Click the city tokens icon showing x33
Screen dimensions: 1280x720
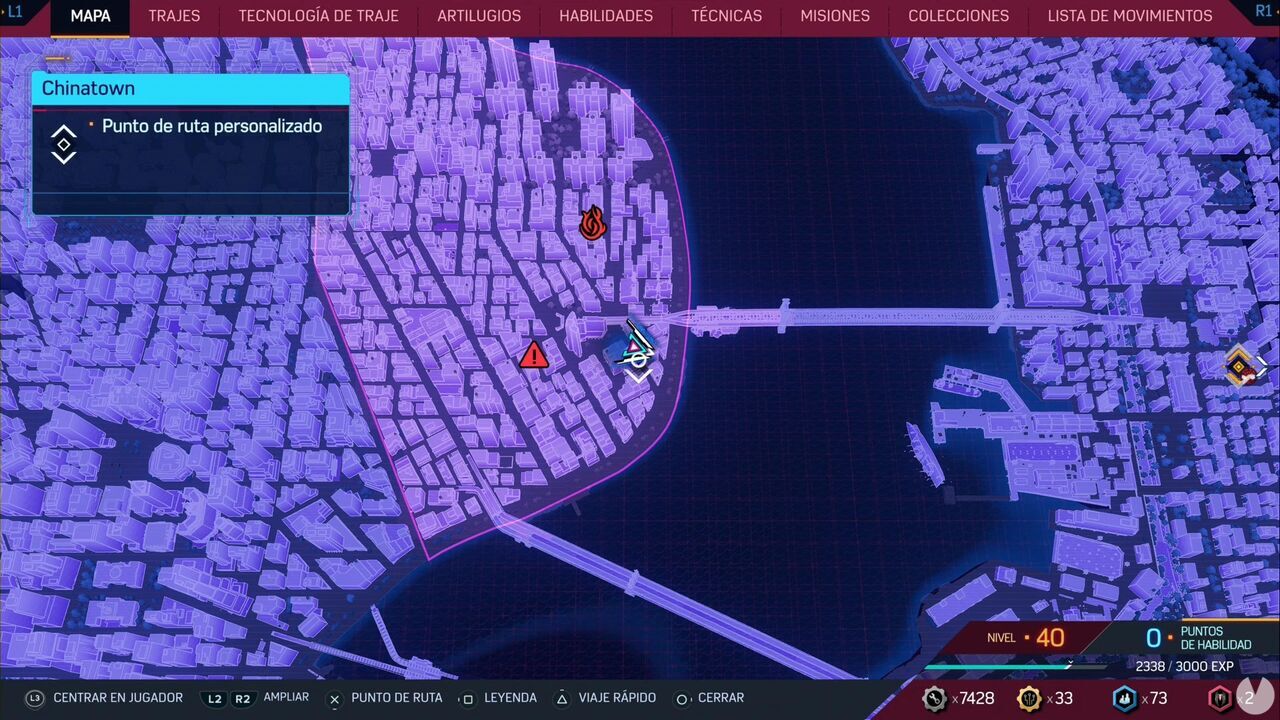[x=1028, y=699]
